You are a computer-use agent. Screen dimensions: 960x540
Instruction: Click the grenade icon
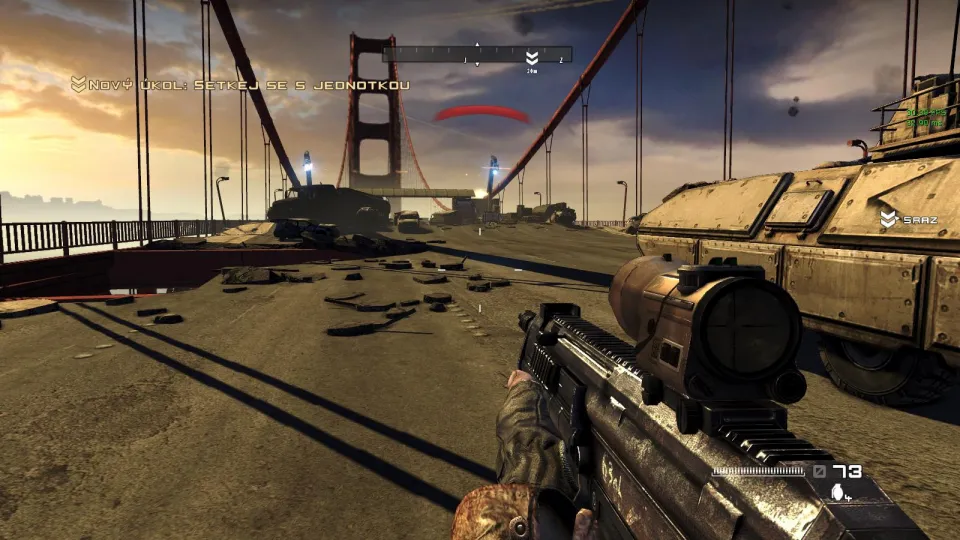point(837,491)
